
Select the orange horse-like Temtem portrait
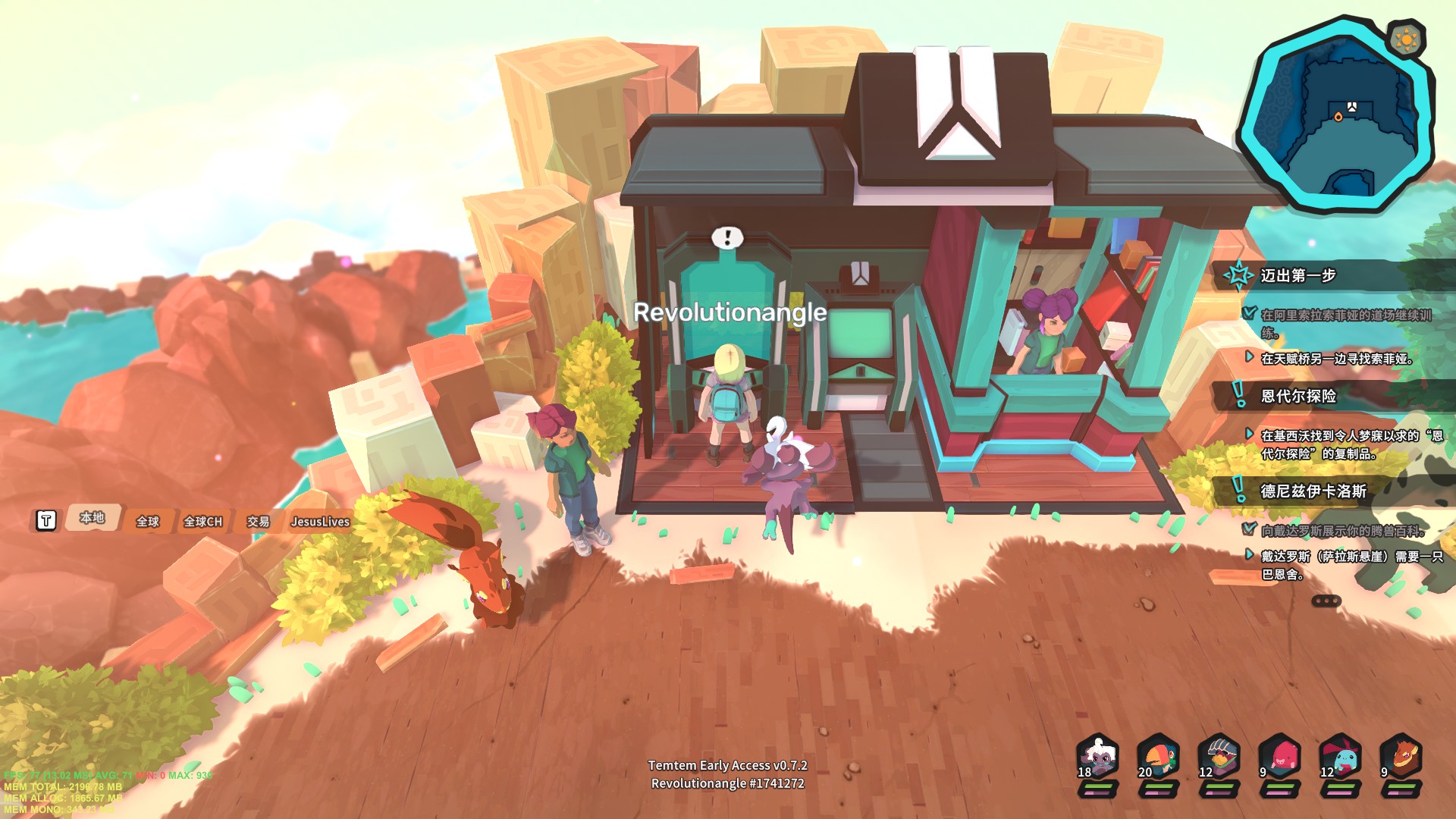click(1401, 757)
